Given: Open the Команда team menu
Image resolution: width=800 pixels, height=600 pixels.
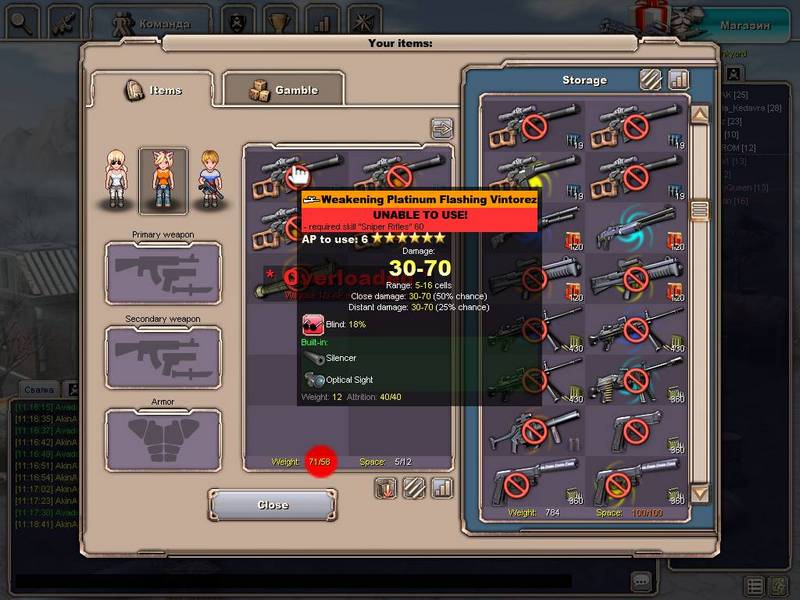Looking at the screenshot, I should 150,20.
